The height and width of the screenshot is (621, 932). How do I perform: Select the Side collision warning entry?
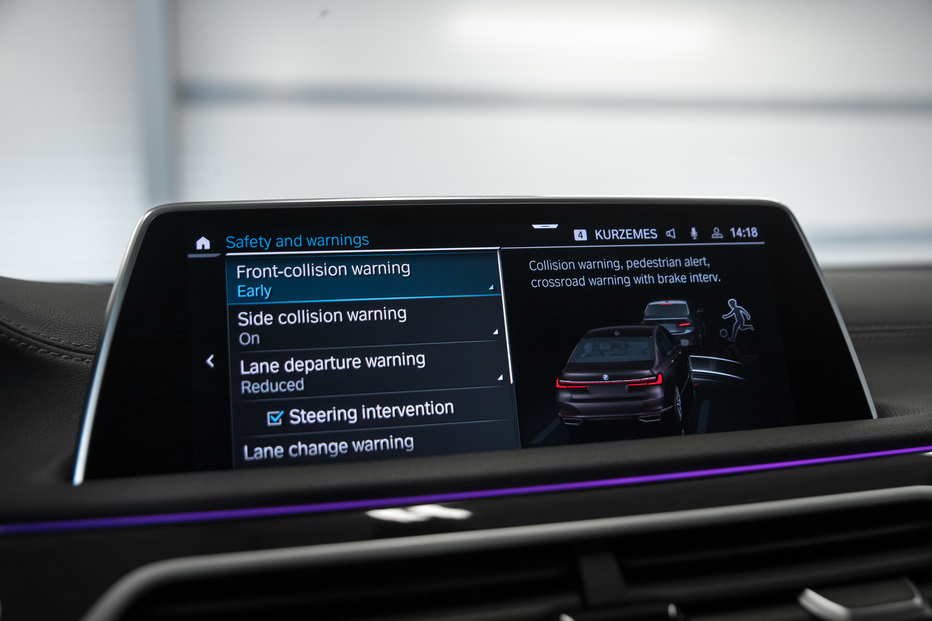pos(364,325)
